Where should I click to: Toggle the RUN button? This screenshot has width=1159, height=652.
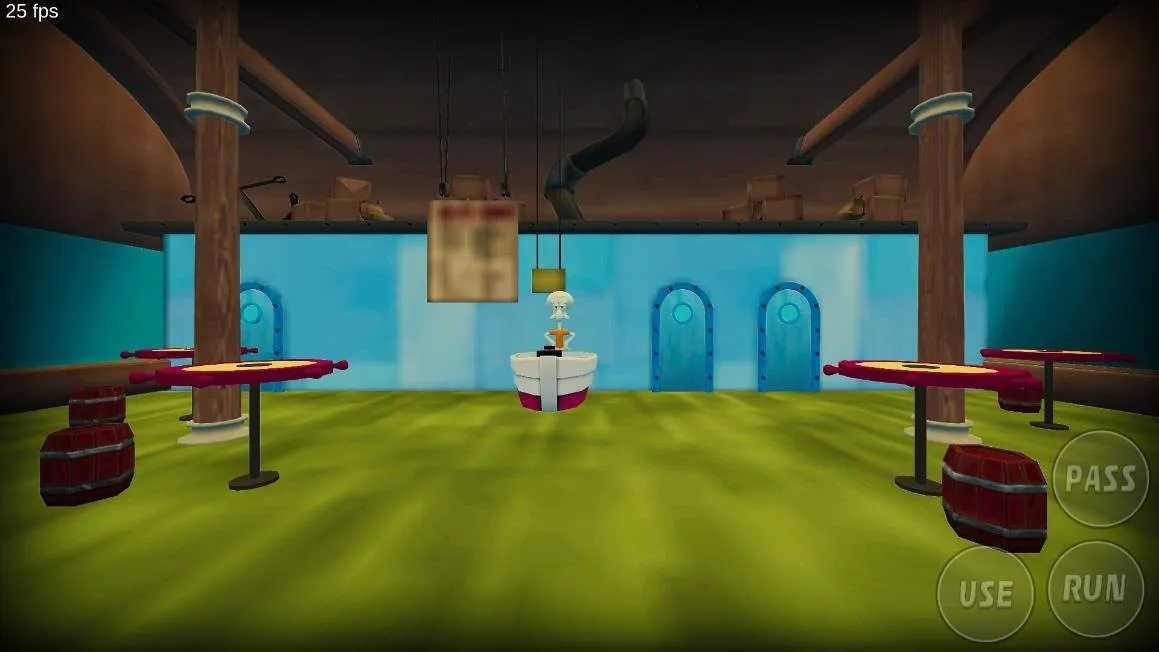point(1094,589)
